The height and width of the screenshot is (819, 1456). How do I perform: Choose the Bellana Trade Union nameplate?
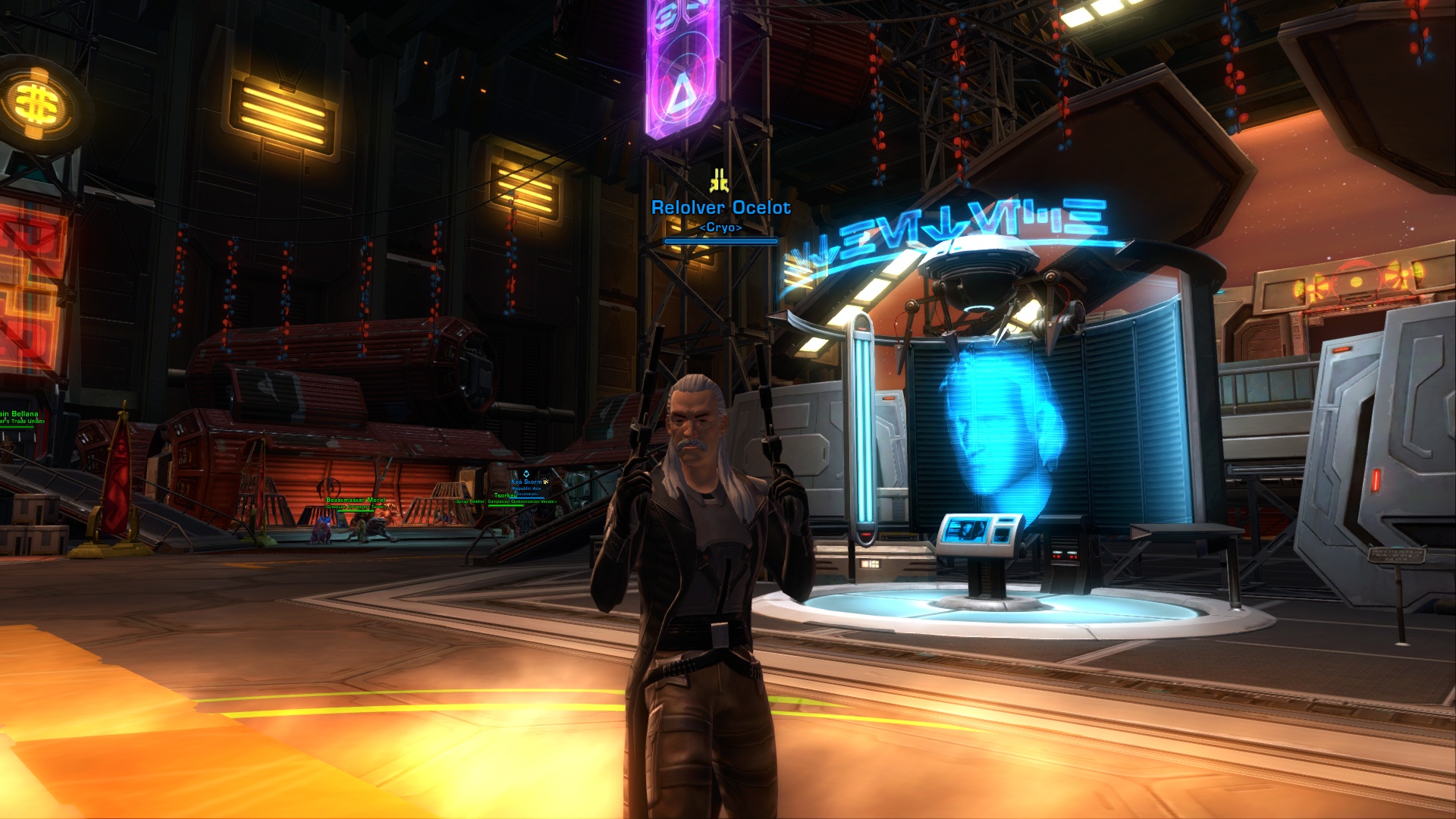coord(20,415)
